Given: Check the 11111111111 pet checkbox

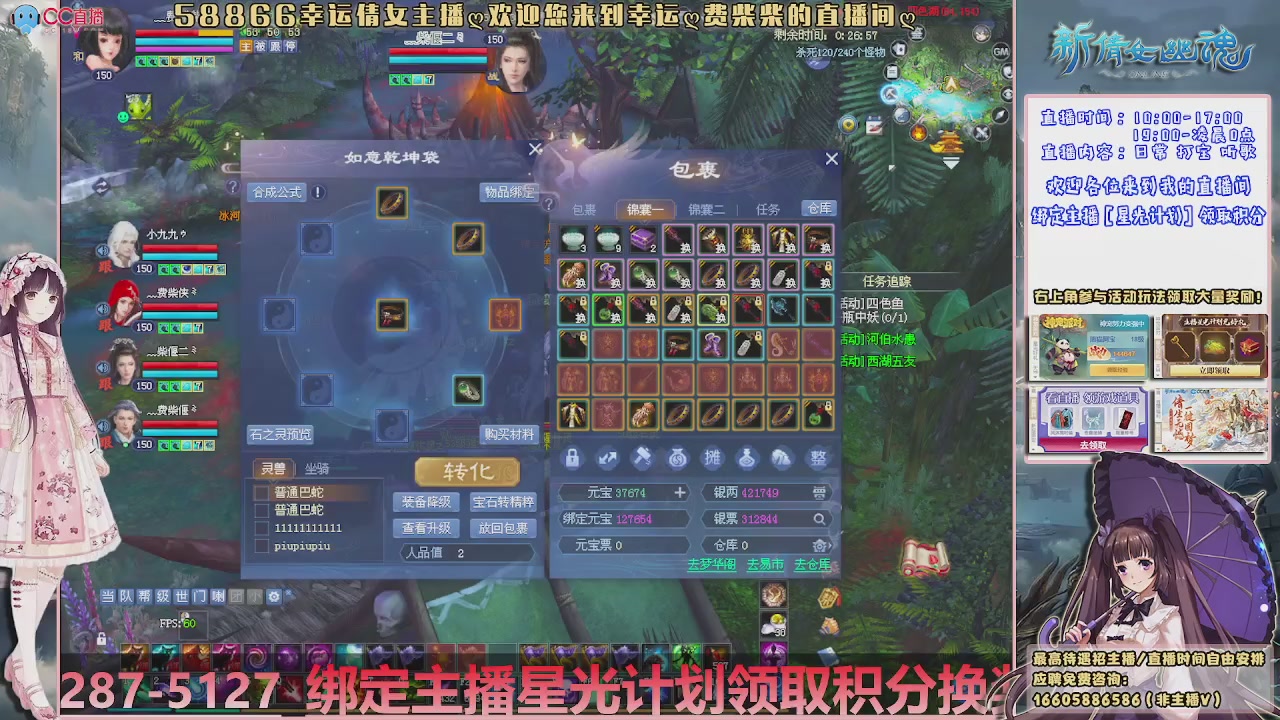Looking at the screenshot, I should coord(262,528).
